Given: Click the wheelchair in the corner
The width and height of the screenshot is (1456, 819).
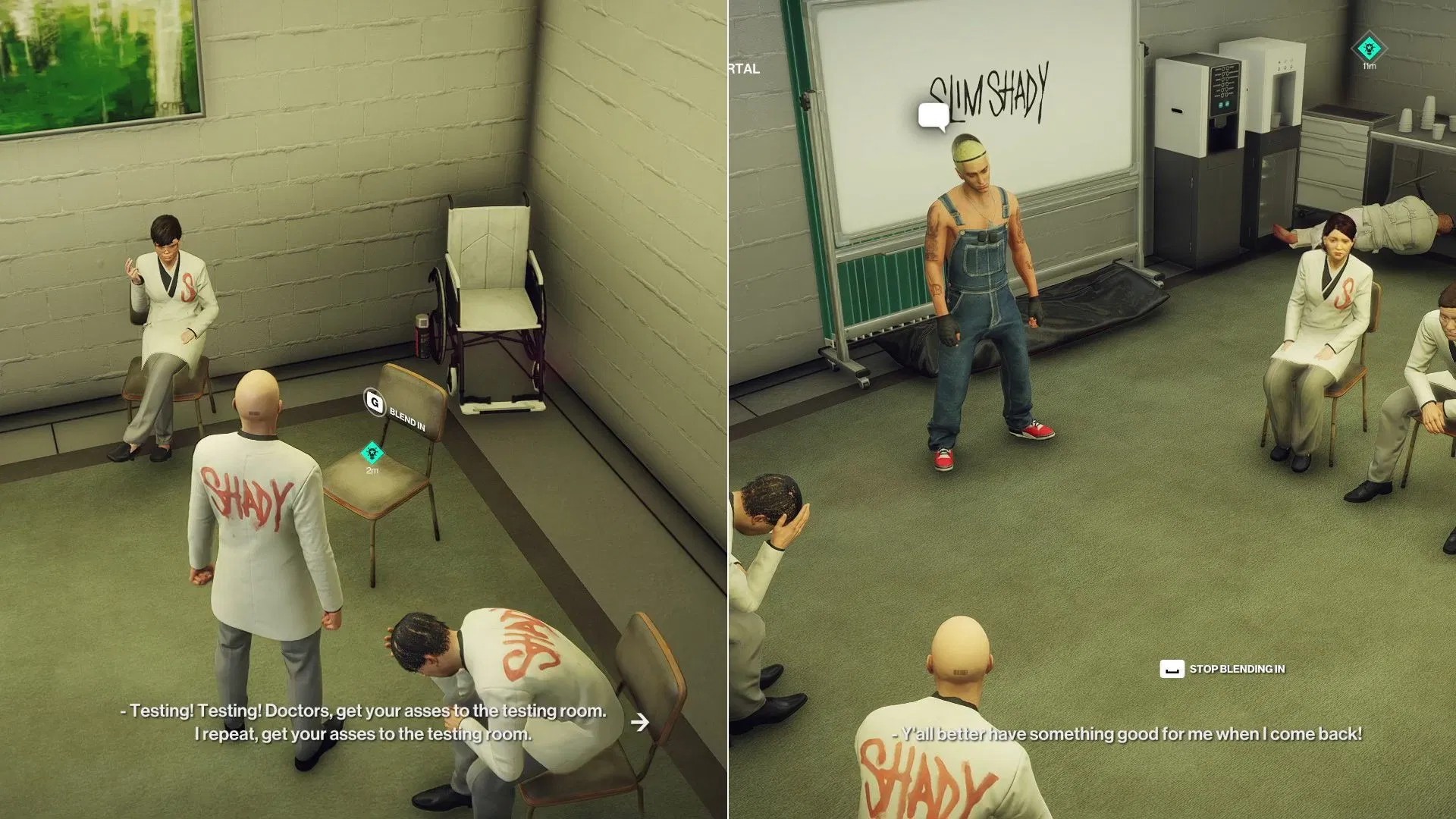Looking at the screenshot, I should [x=493, y=303].
